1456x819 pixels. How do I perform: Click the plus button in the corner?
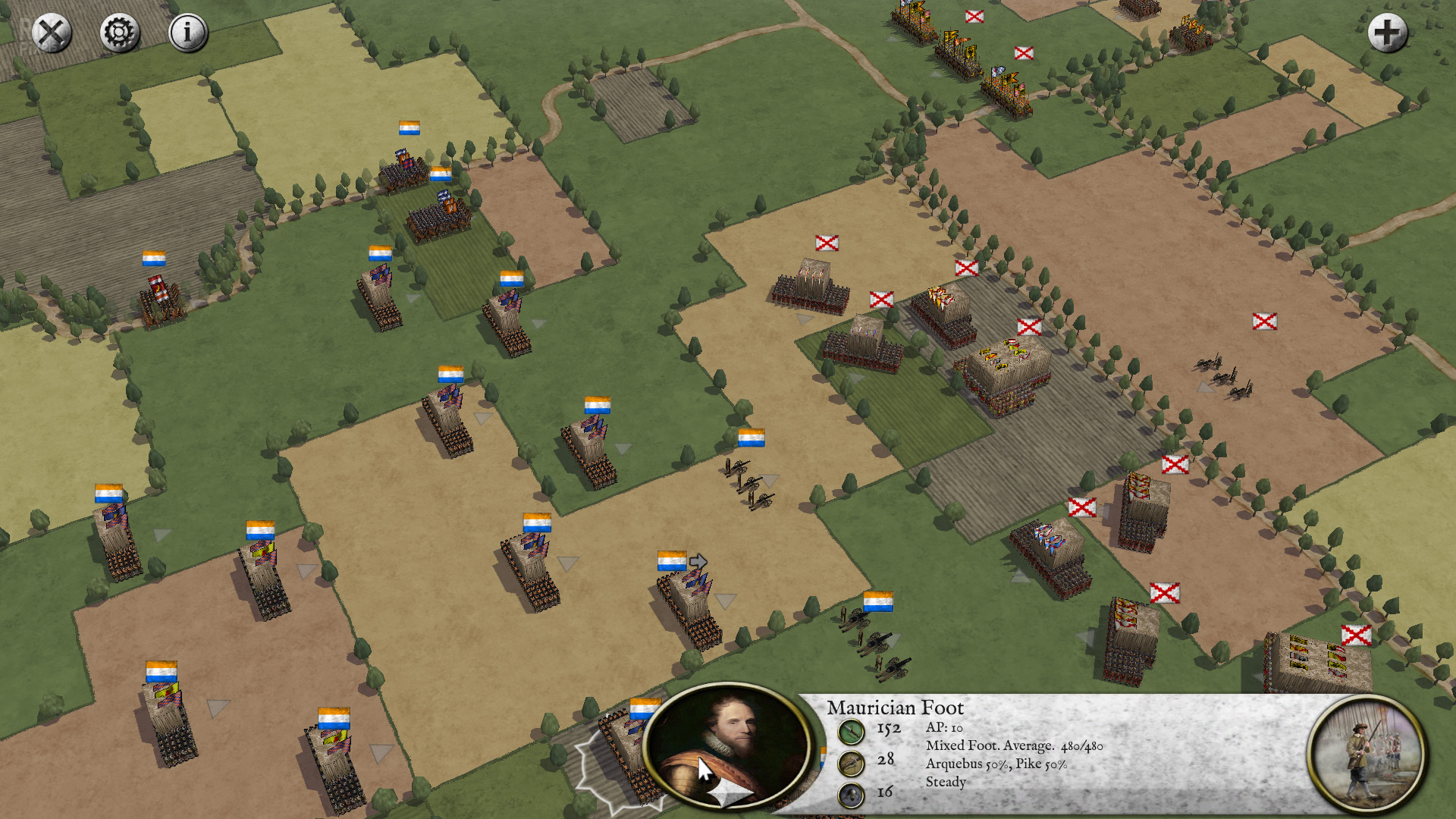click(1387, 33)
